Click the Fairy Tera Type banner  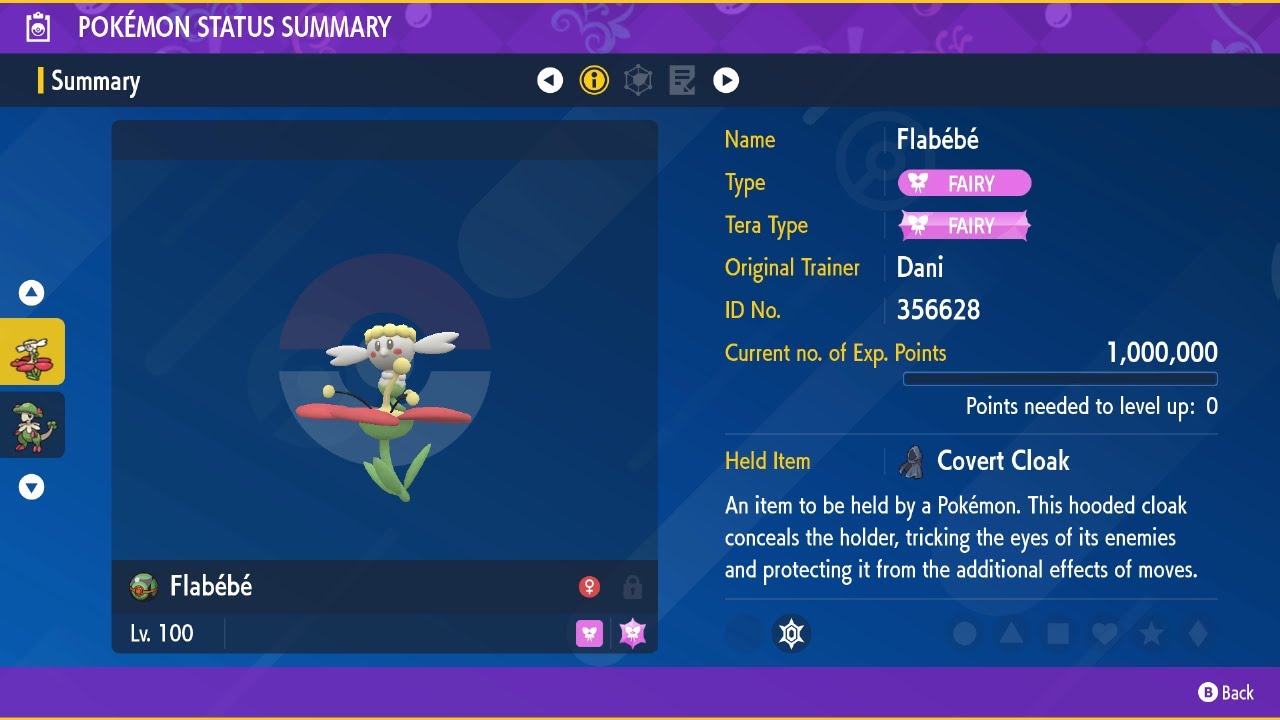pos(964,225)
